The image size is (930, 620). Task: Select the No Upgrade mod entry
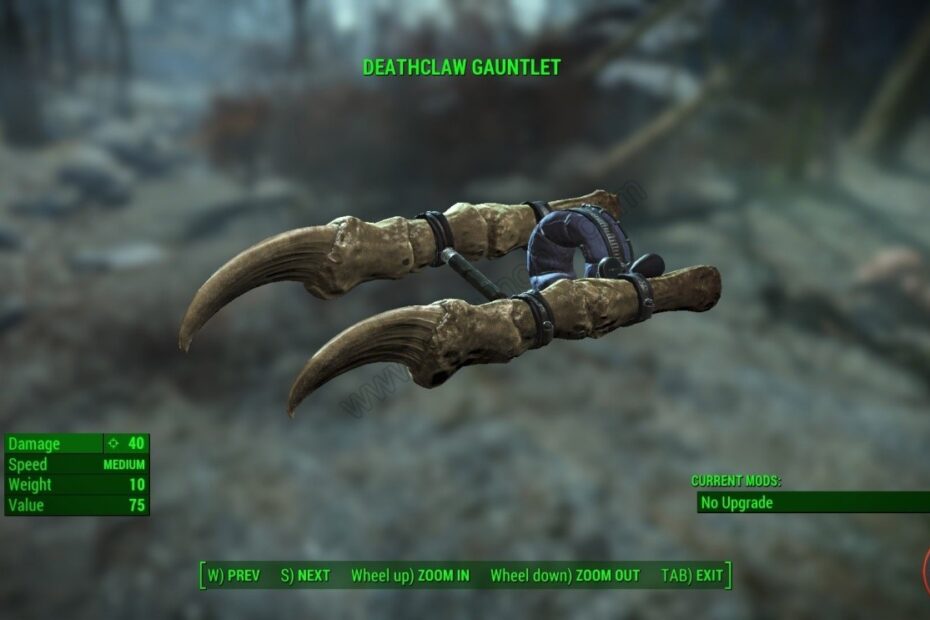pos(812,502)
